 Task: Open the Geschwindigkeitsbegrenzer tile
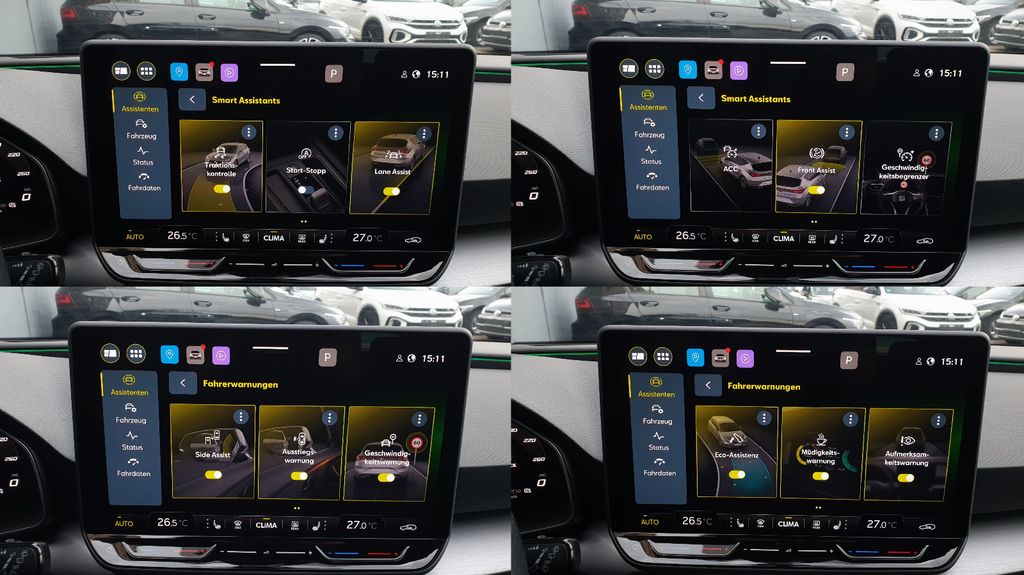point(905,168)
